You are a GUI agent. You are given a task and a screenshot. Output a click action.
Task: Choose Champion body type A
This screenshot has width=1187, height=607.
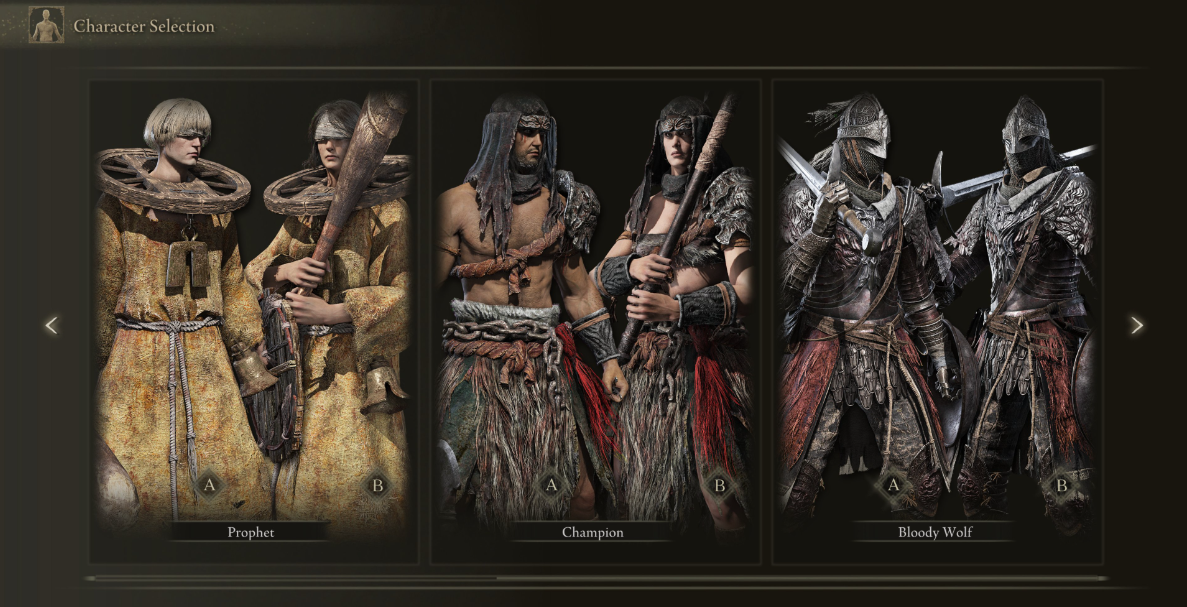pos(550,486)
